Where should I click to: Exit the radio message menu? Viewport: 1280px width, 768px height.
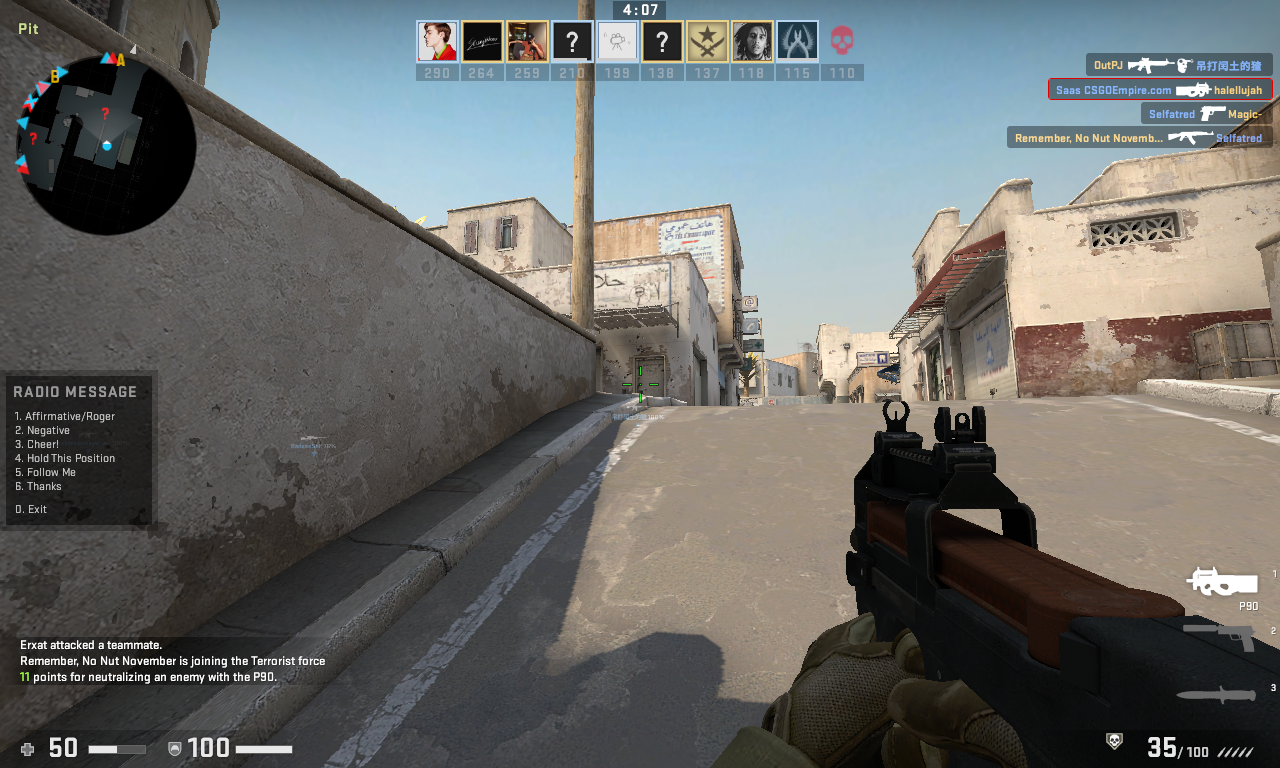31,509
